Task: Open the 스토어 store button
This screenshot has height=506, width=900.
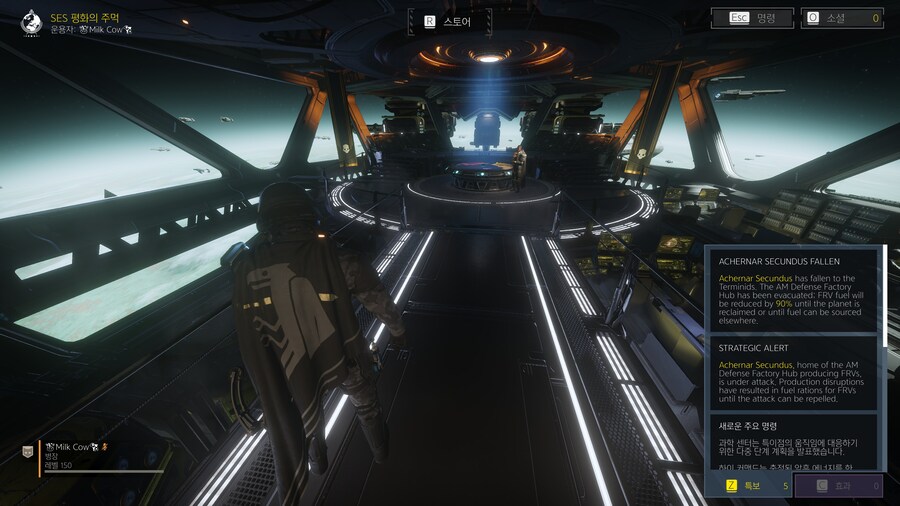Action: [x=450, y=20]
